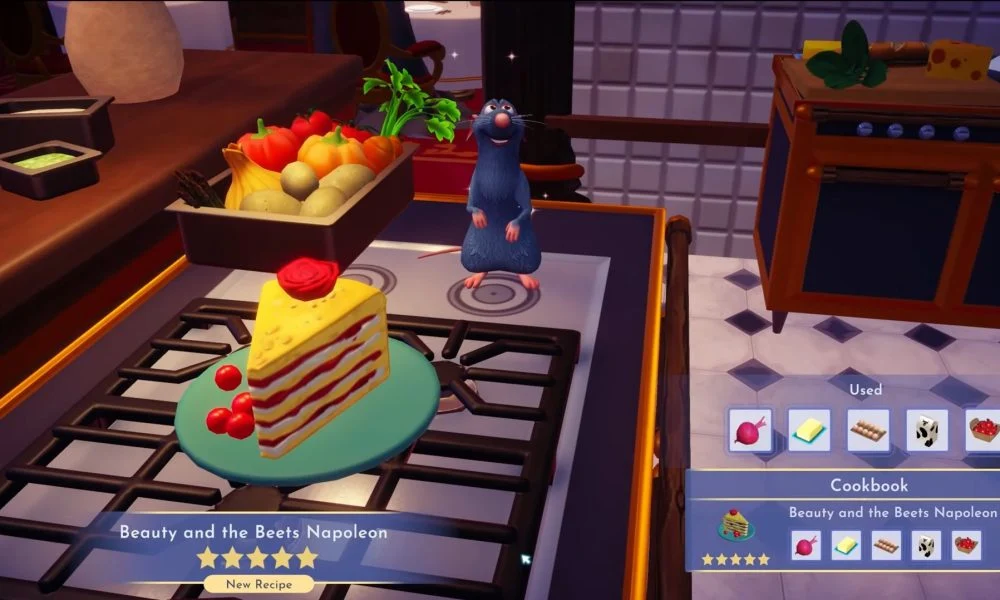The width and height of the screenshot is (1000, 600).
Task: Select the berry basket slot under Used
Action: (984, 430)
